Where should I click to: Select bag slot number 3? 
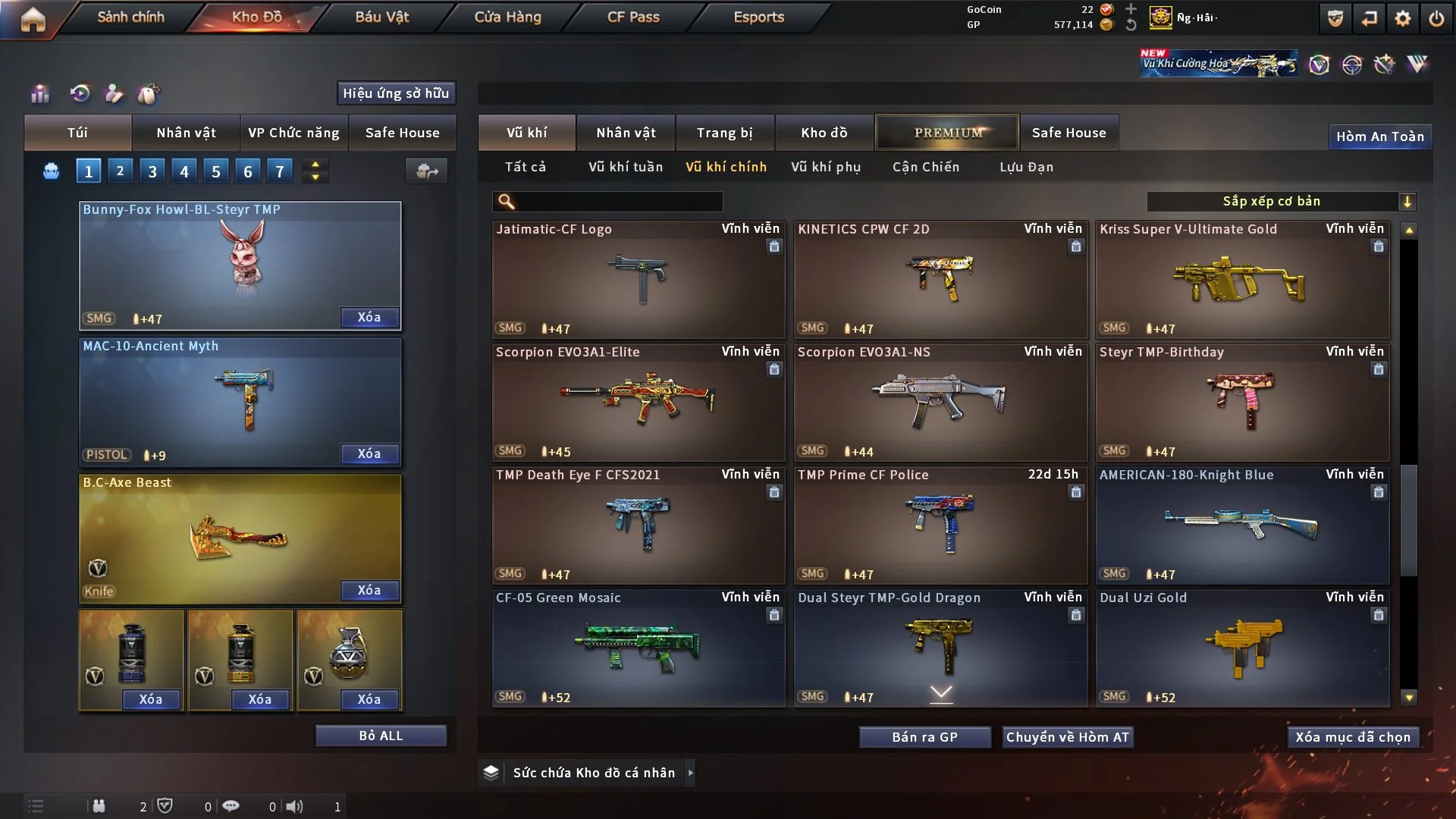coord(152,171)
